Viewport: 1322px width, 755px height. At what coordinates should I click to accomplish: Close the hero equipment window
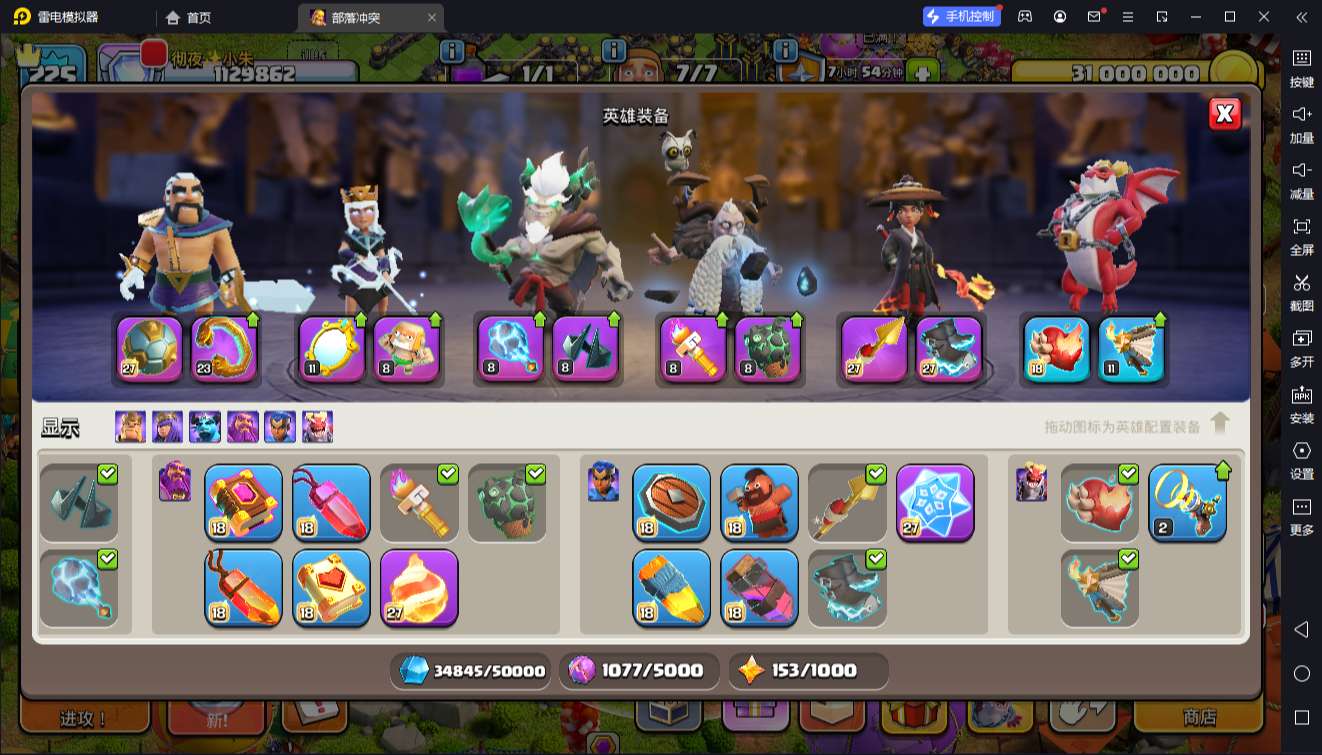1224,114
